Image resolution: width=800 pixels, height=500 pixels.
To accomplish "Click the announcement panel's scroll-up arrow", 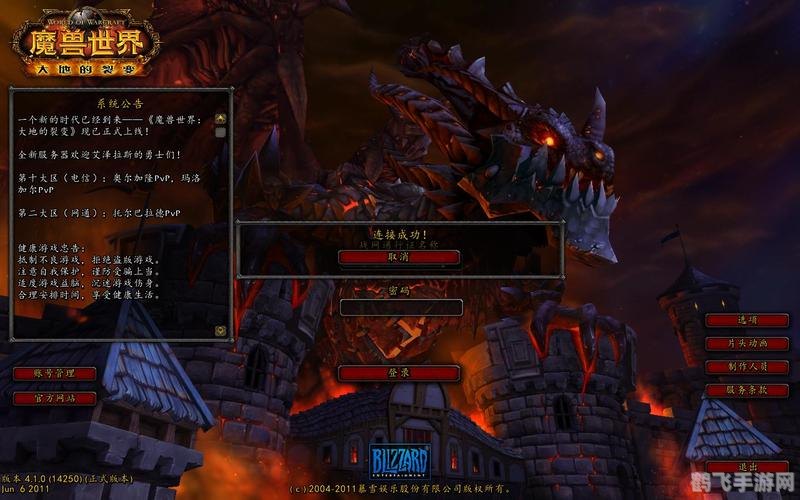I will click(x=221, y=118).
